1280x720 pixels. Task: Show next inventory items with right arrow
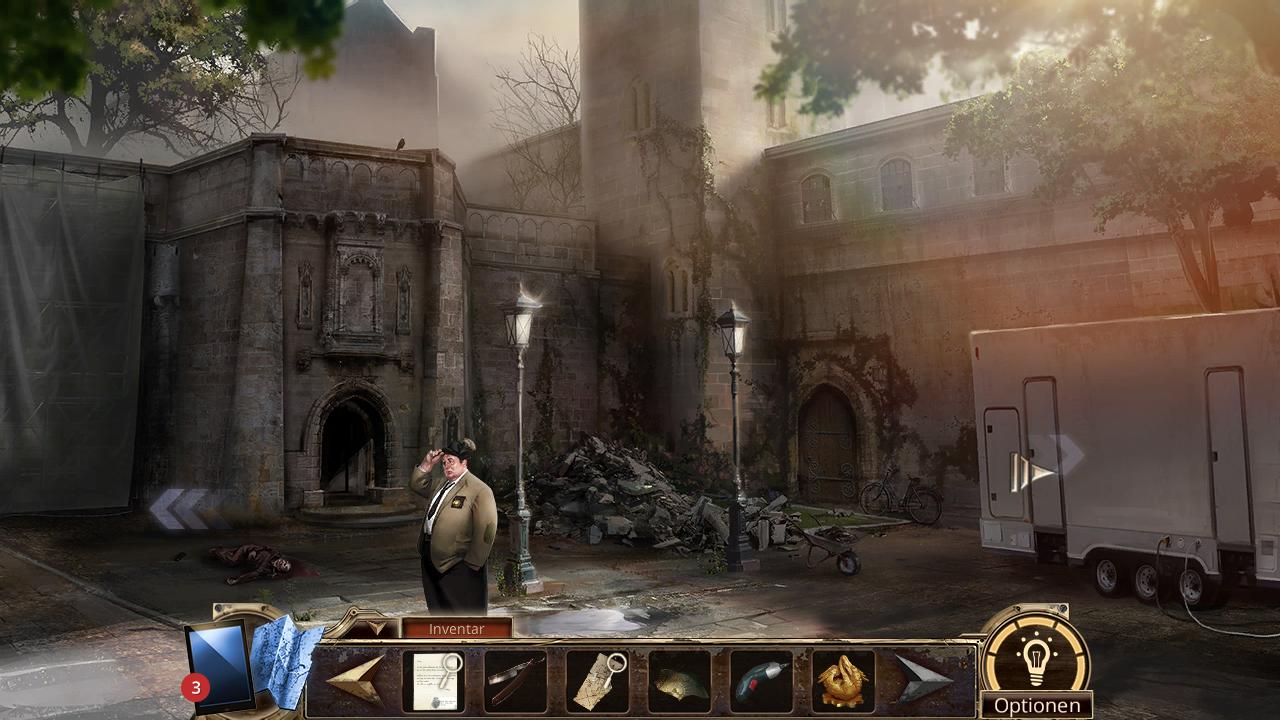[x=924, y=680]
